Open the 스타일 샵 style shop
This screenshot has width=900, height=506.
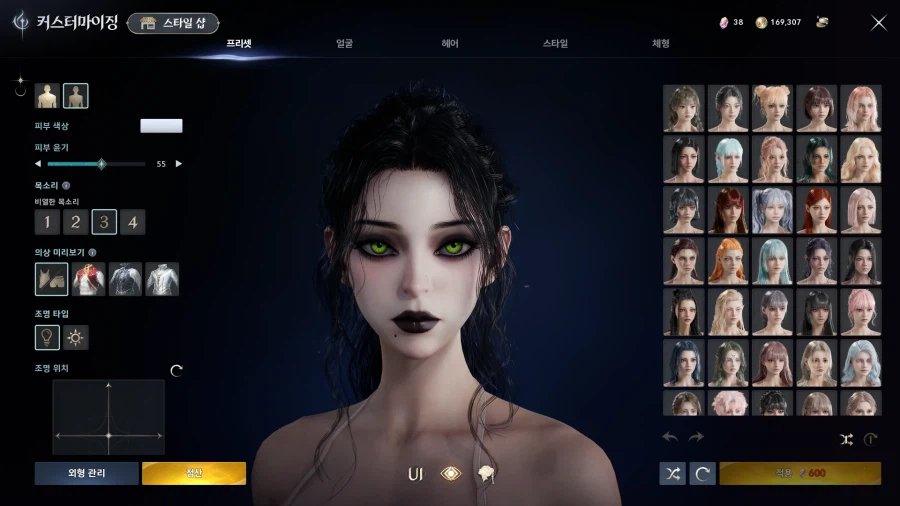(x=173, y=23)
